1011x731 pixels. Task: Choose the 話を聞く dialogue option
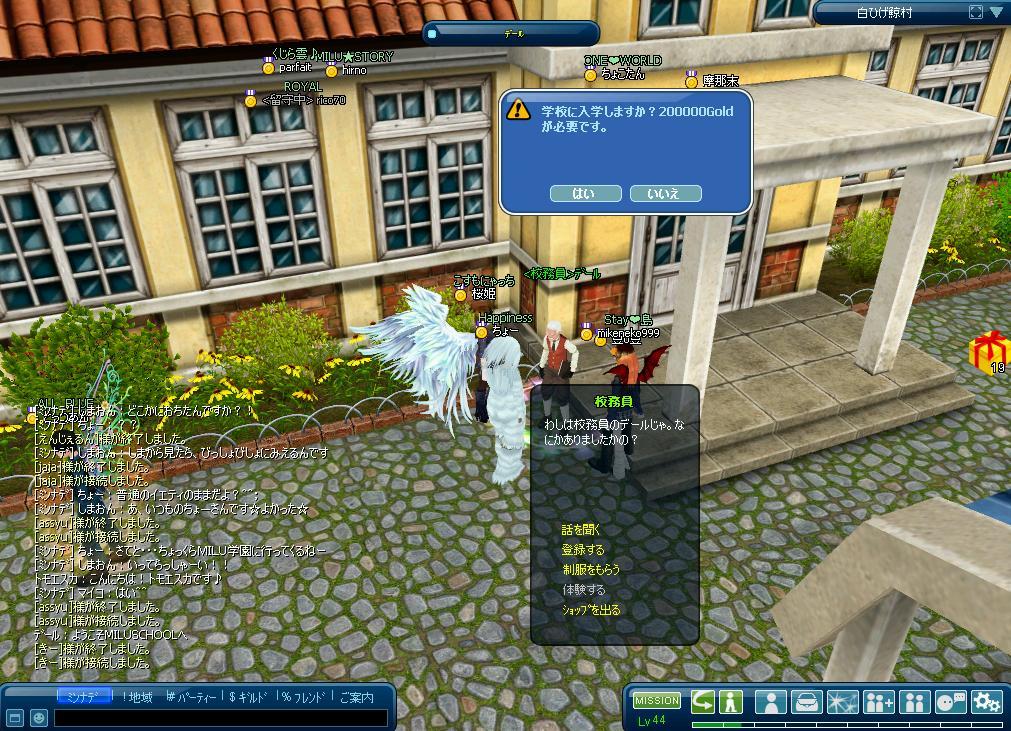point(581,530)
